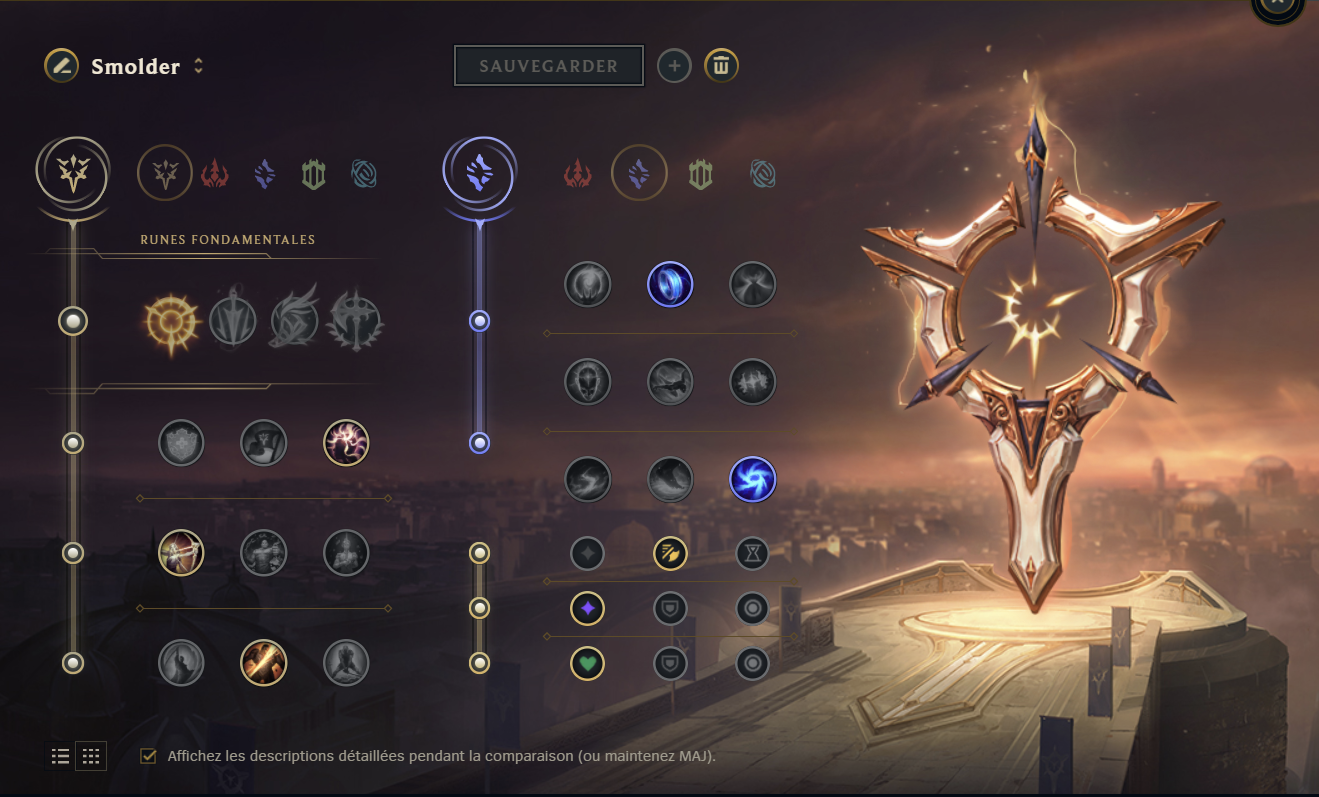Change secondary path to Resolve
The height and width of the screenshot is (797, 1319).
click(x=700, y=172)
